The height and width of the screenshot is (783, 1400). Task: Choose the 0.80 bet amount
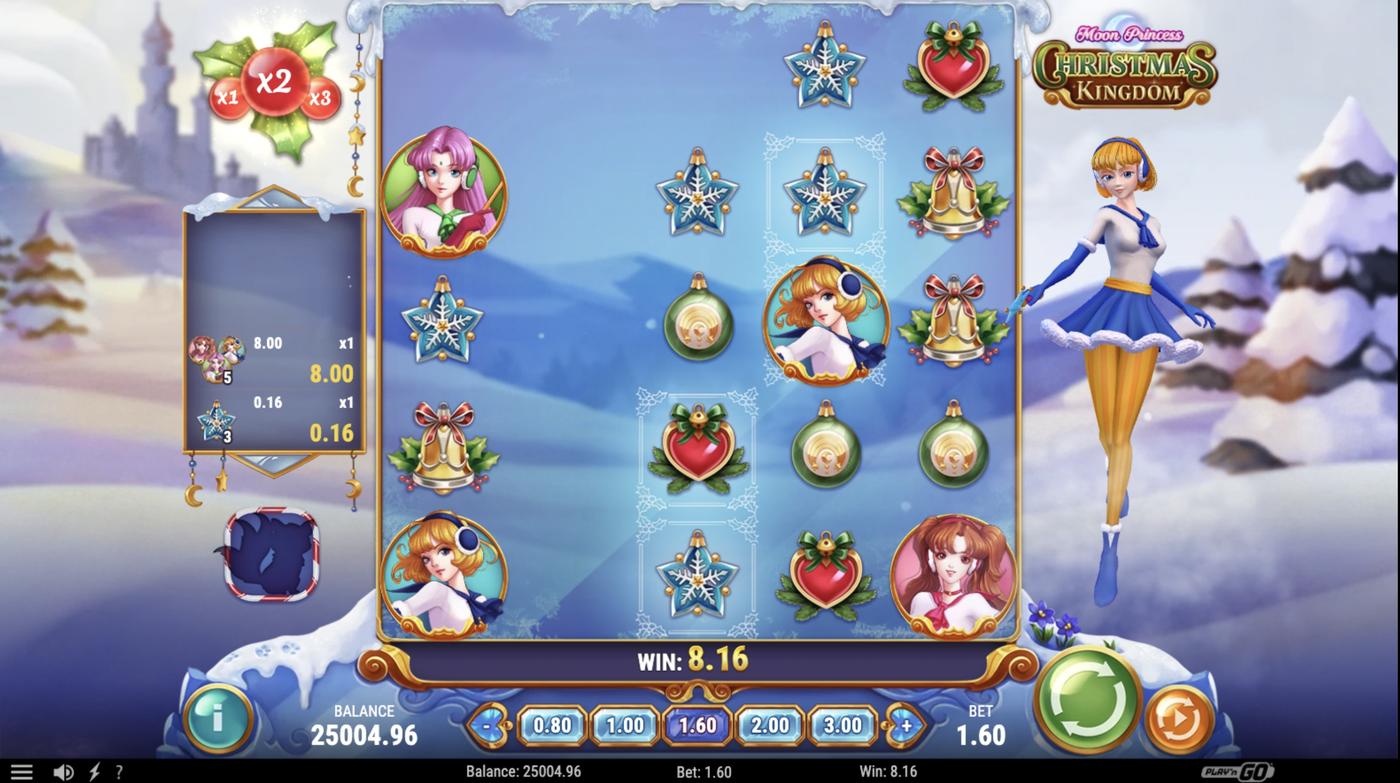(553, 722)
